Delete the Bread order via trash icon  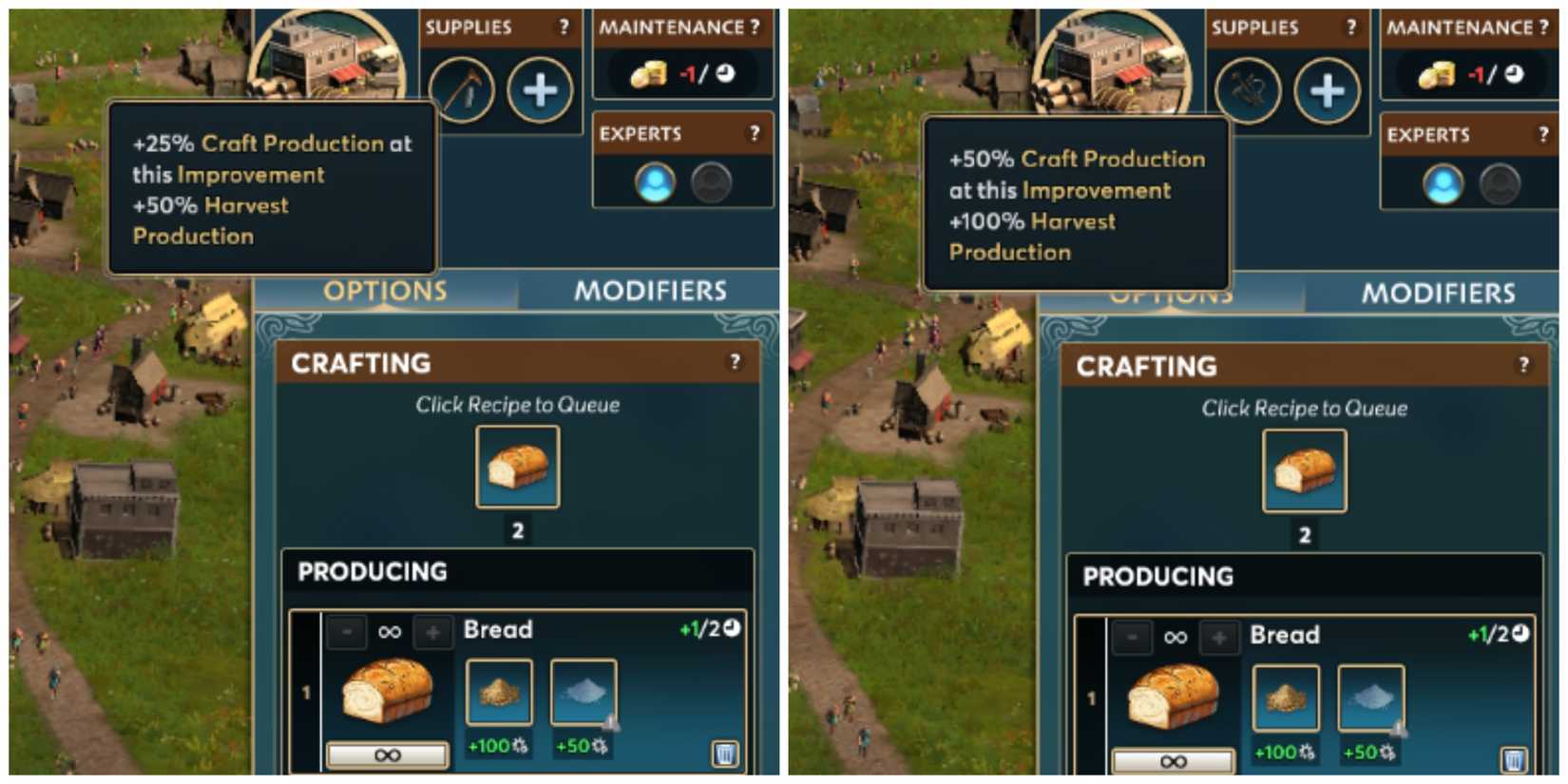point(727,753)
